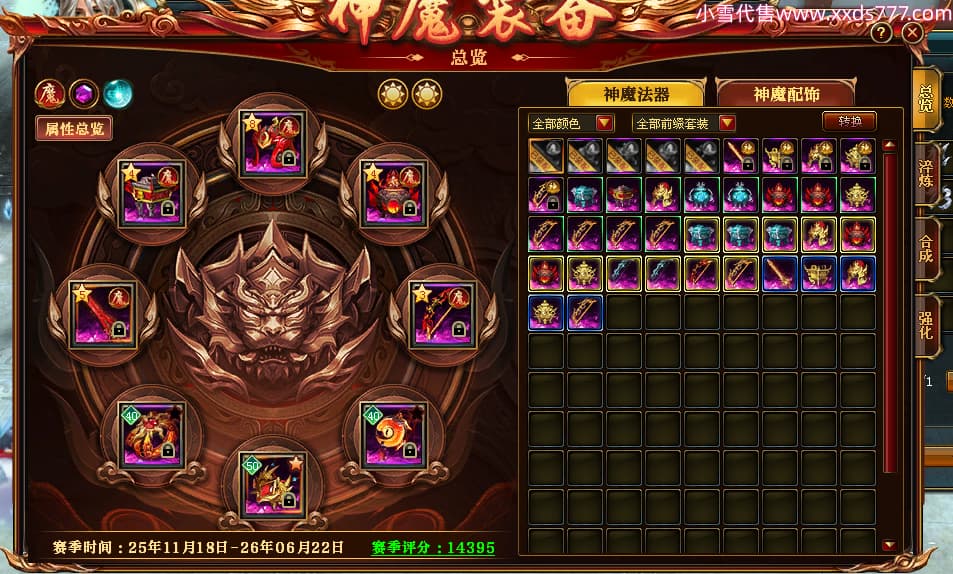Switch to the 神魔配饰 tab
This screenshot has height=574, width=953.
786,94
